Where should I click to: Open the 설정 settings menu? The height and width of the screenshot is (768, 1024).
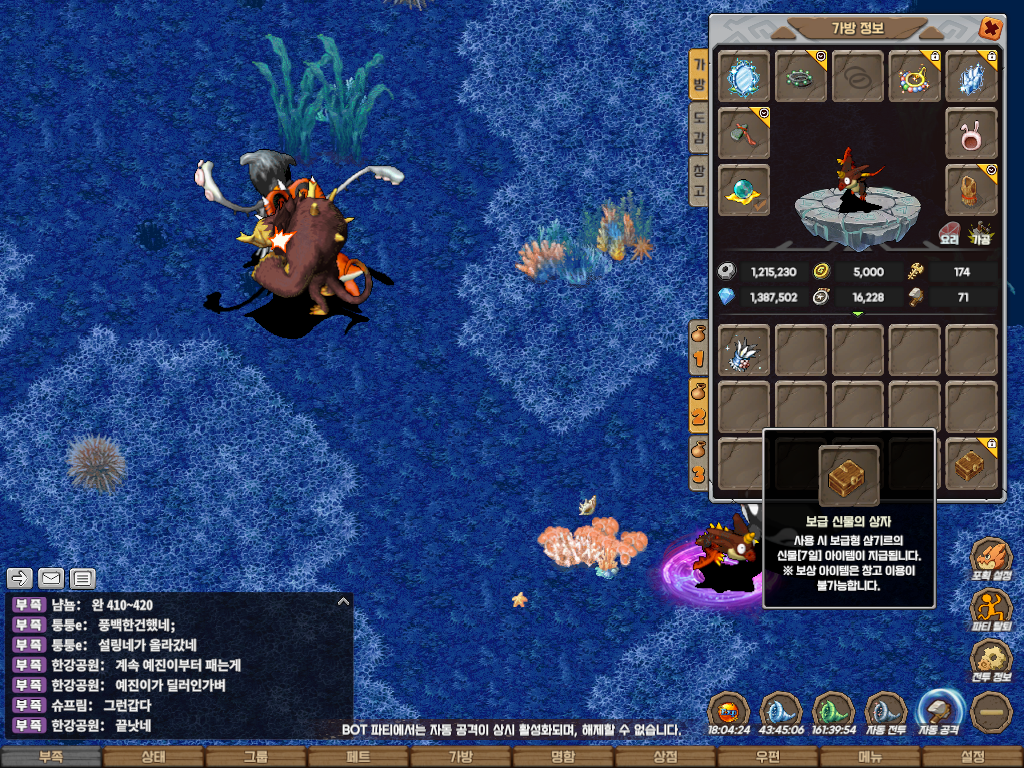point(972,757)
